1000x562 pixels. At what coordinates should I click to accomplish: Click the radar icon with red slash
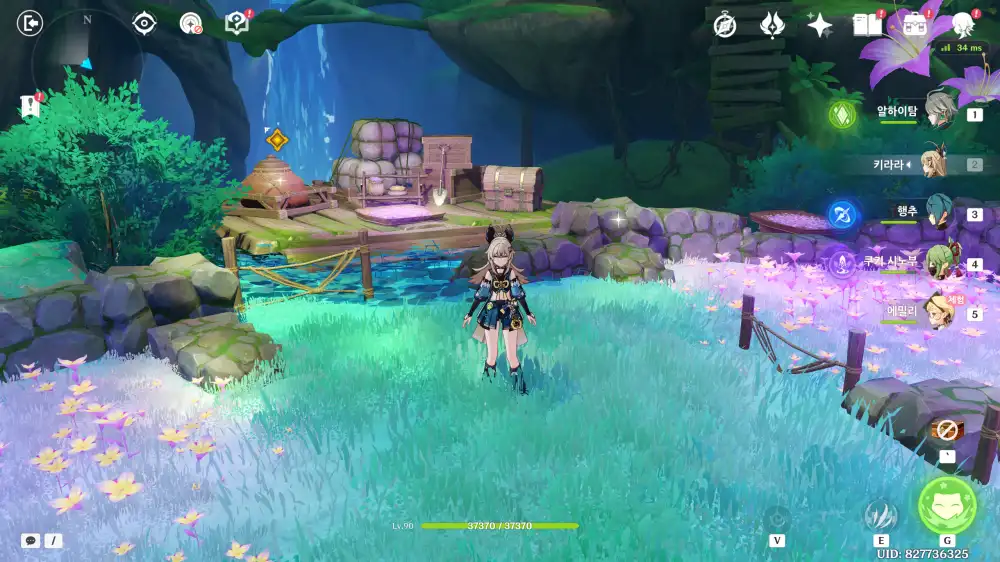[190, 23]
